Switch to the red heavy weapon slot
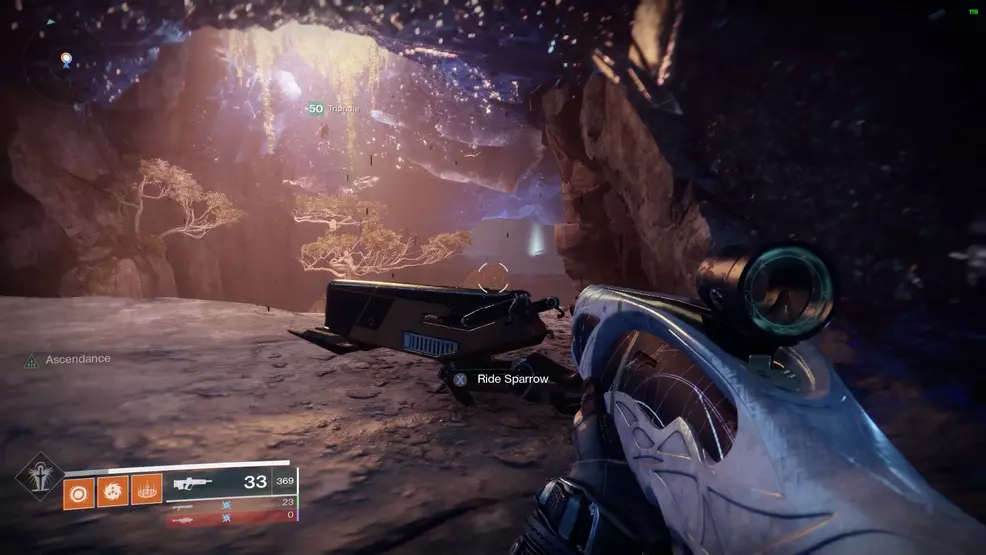Viewport: 986px width, 555px height. [x=231, y=517]
